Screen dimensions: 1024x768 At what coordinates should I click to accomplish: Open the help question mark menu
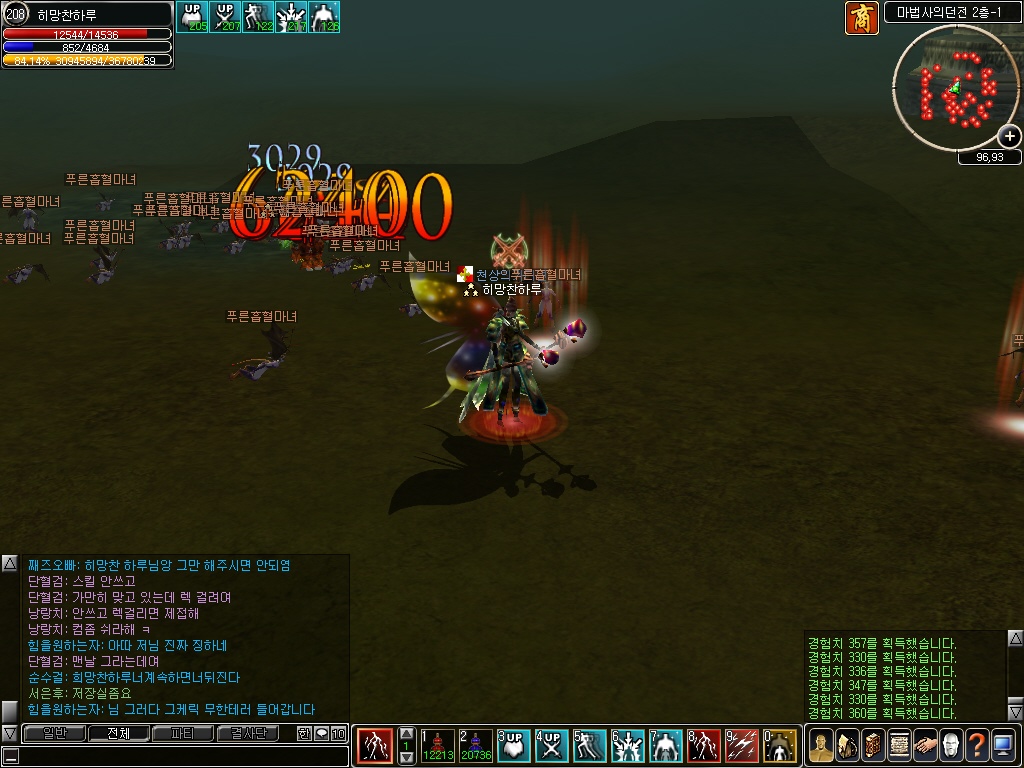(x=977, y=746)
